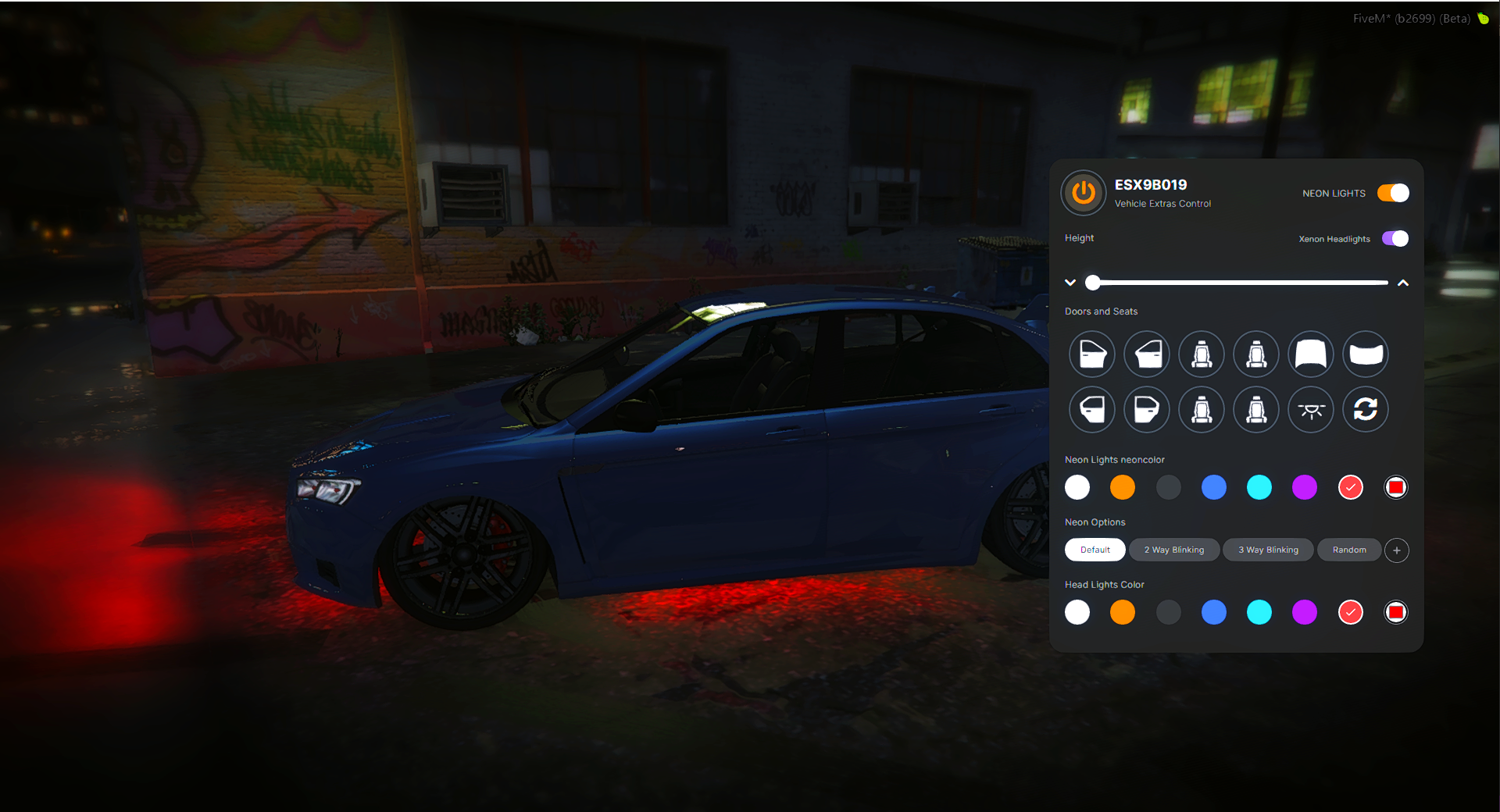This screenshot has width=1500, height=812.
Task: Open the front left door
Action: (x=1091, y=354)
